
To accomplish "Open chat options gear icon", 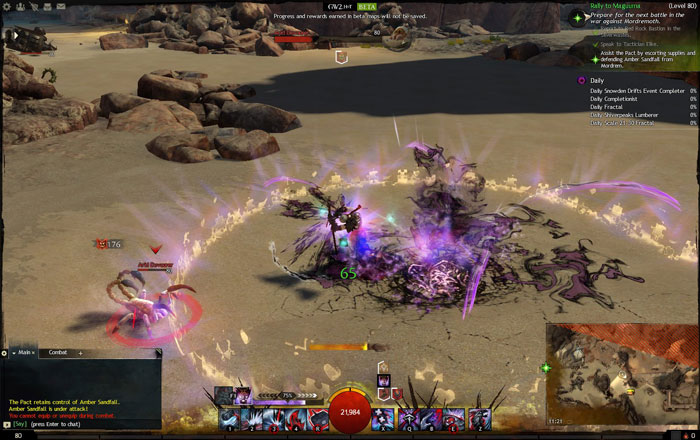I will click(5, 353).
